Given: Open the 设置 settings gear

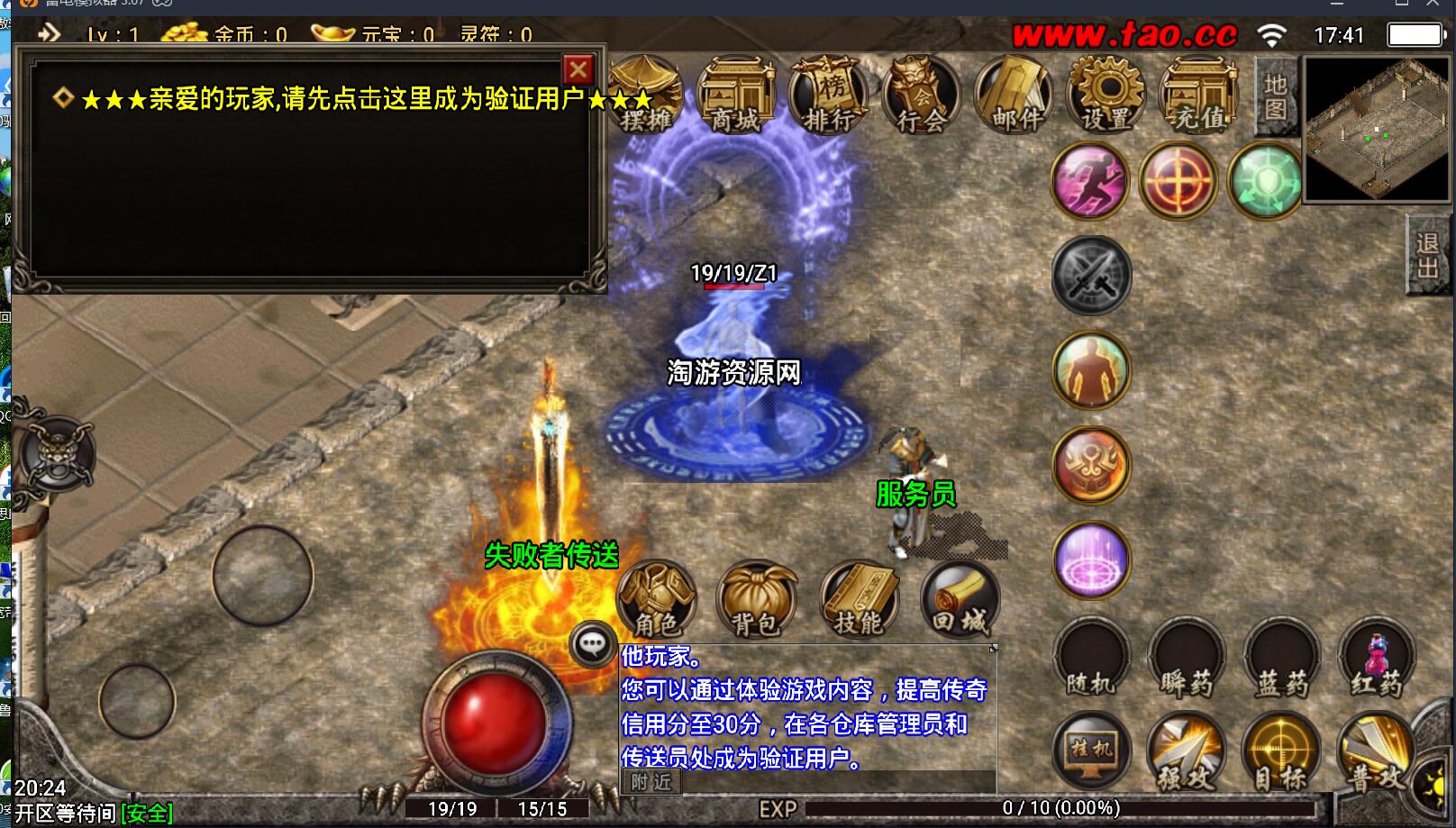Looking at the screenshot, I should pyautogui.click(x=1107, y=96).
